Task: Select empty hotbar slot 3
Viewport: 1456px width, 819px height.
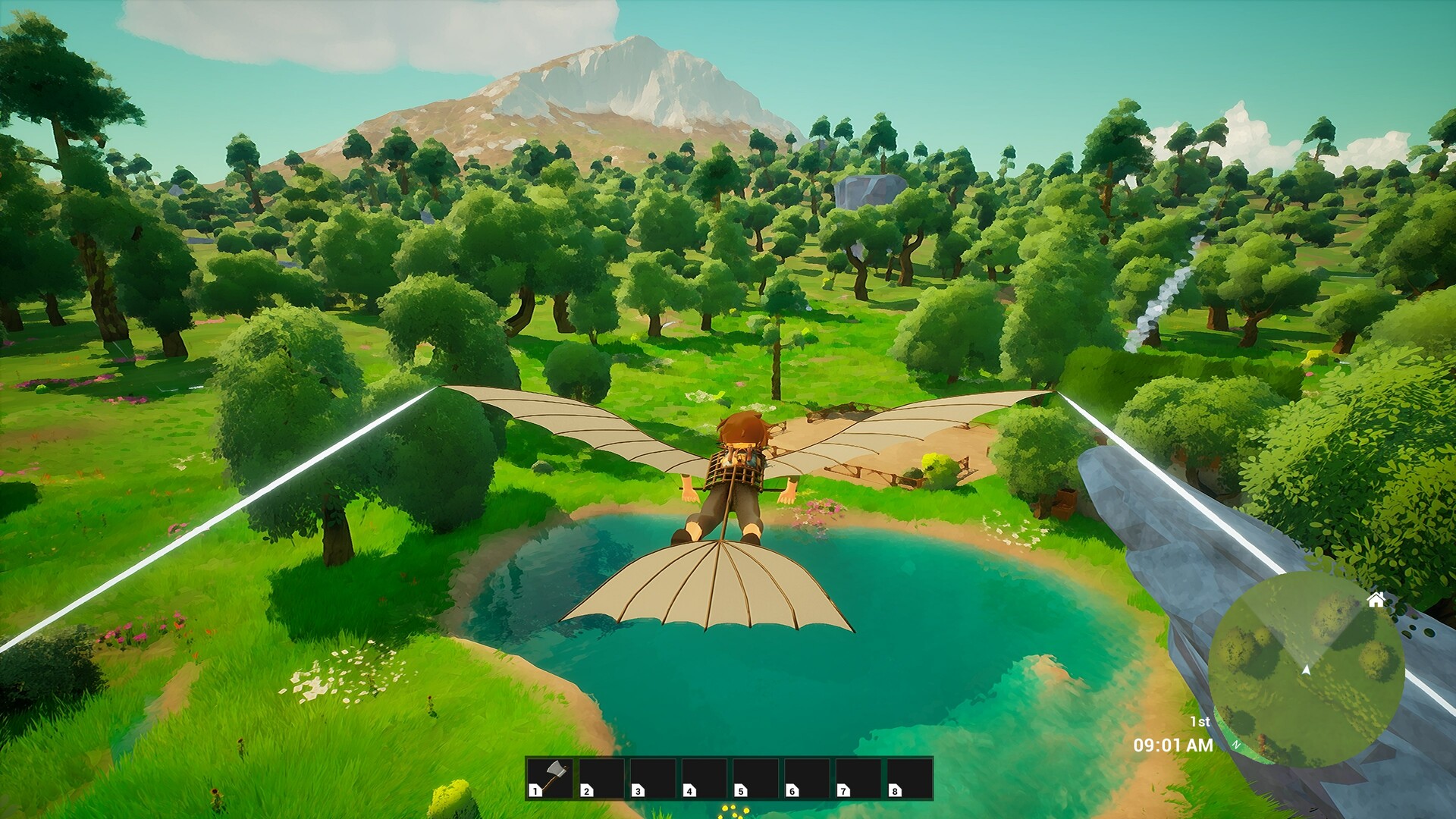Action: tap(653, 777)
